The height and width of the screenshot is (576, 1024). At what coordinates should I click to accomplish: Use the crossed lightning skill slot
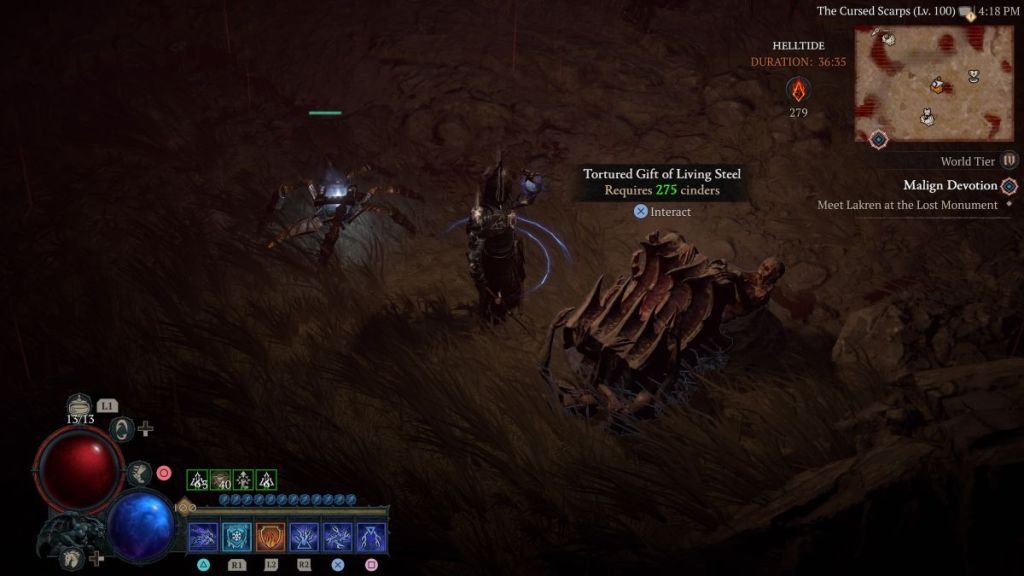click(x=338, y=537)
